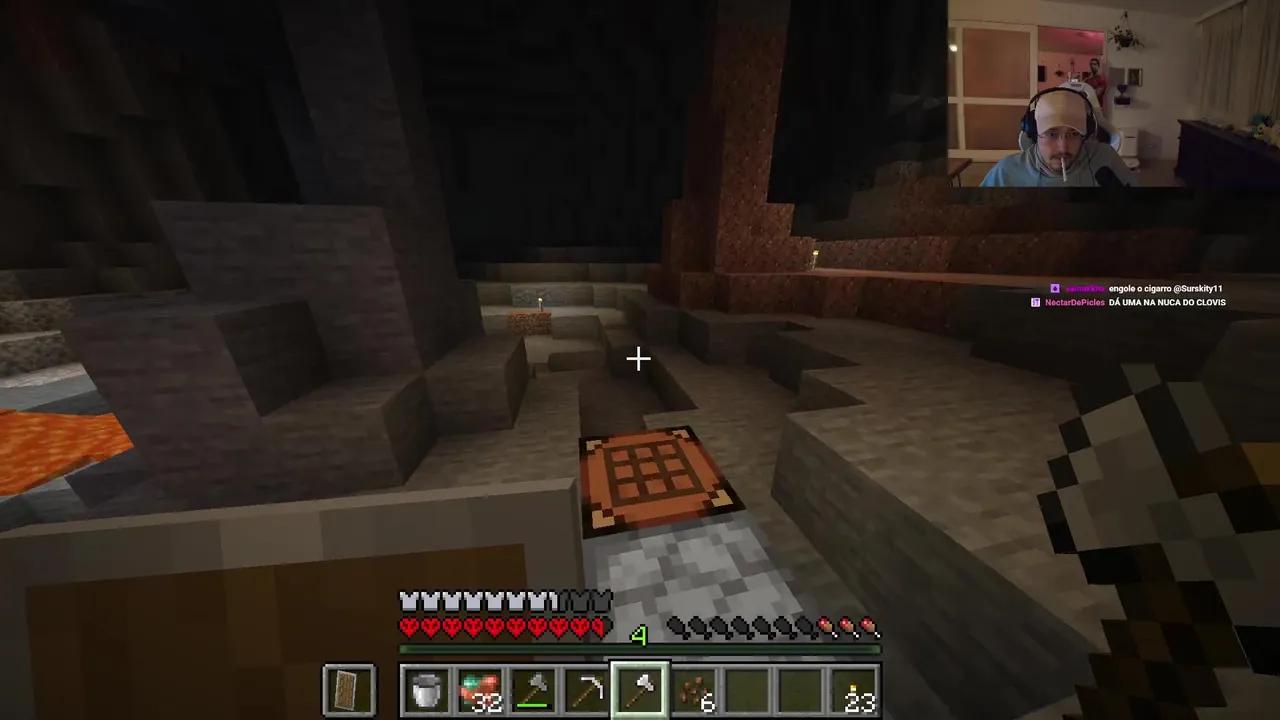Click the empty hotbar slot beside the brown items
1280x720 pixels.
[748, 688]
